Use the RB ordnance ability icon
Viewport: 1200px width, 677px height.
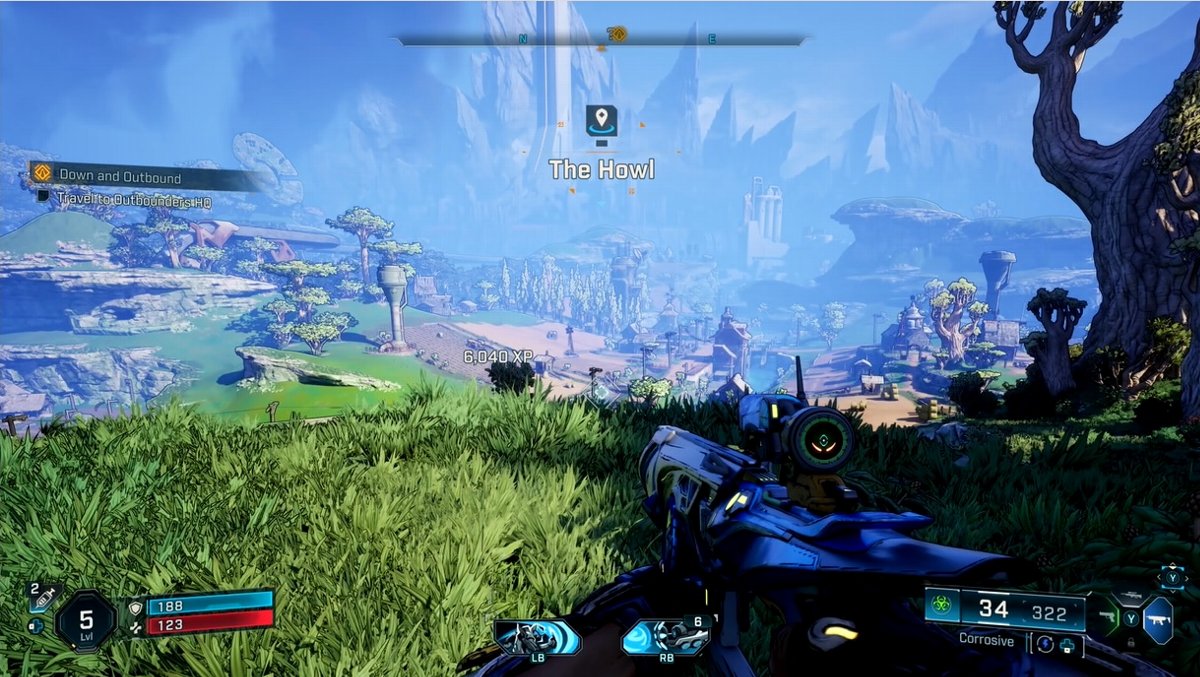point(665,638)
